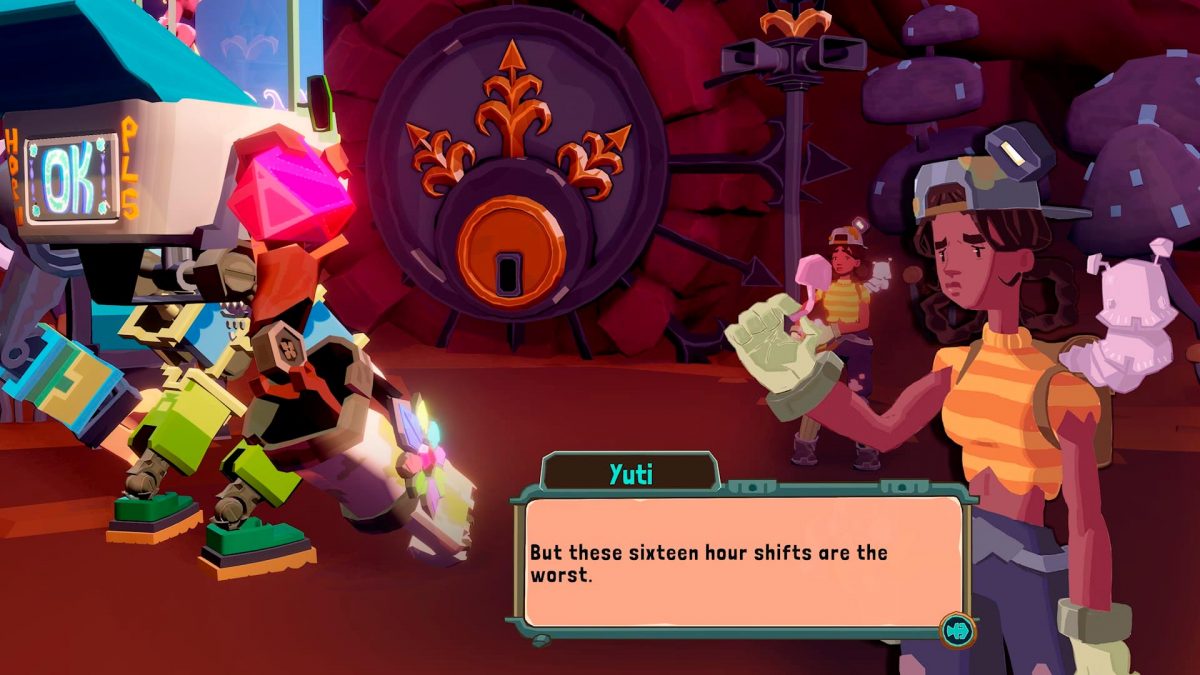The width and height of the screenshot is (1200, 675).
Task: Advance dialogue with the fish-shaped continue icon
Action: coord(957,629)
